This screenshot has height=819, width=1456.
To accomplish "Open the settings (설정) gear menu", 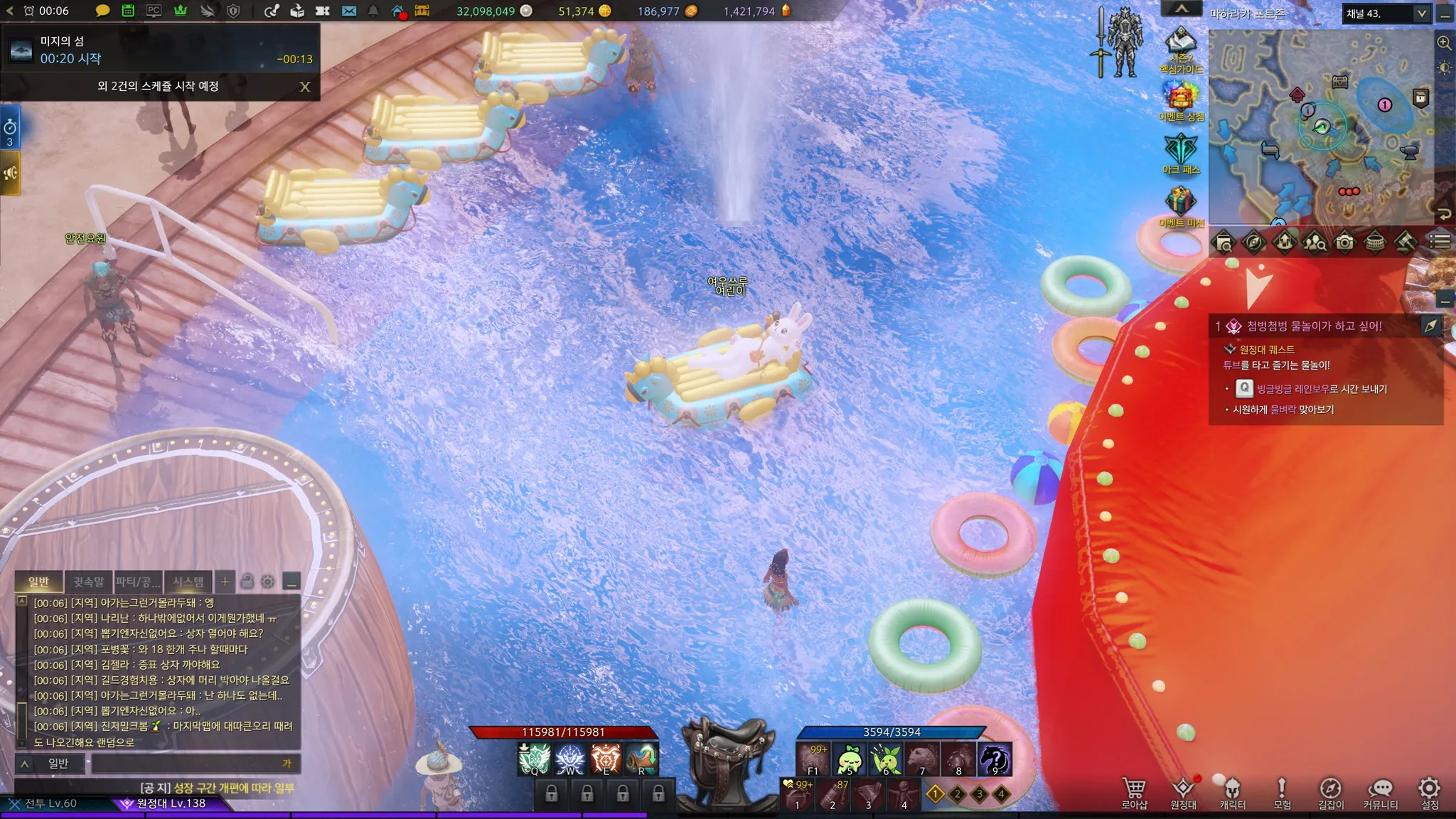I will (x=1429, y=791).
